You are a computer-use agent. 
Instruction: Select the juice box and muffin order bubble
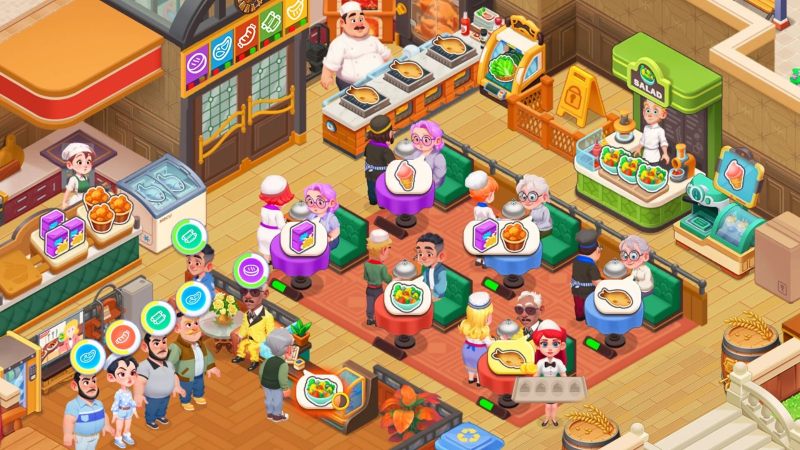(x=495, y=237)
